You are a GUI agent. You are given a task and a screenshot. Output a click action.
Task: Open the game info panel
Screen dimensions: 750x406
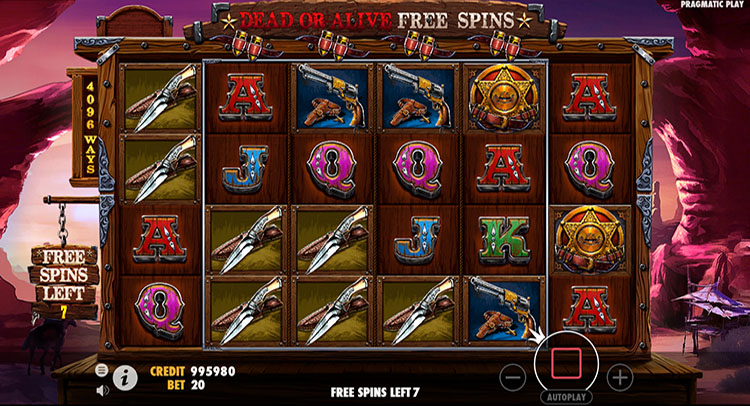(125, 377)
